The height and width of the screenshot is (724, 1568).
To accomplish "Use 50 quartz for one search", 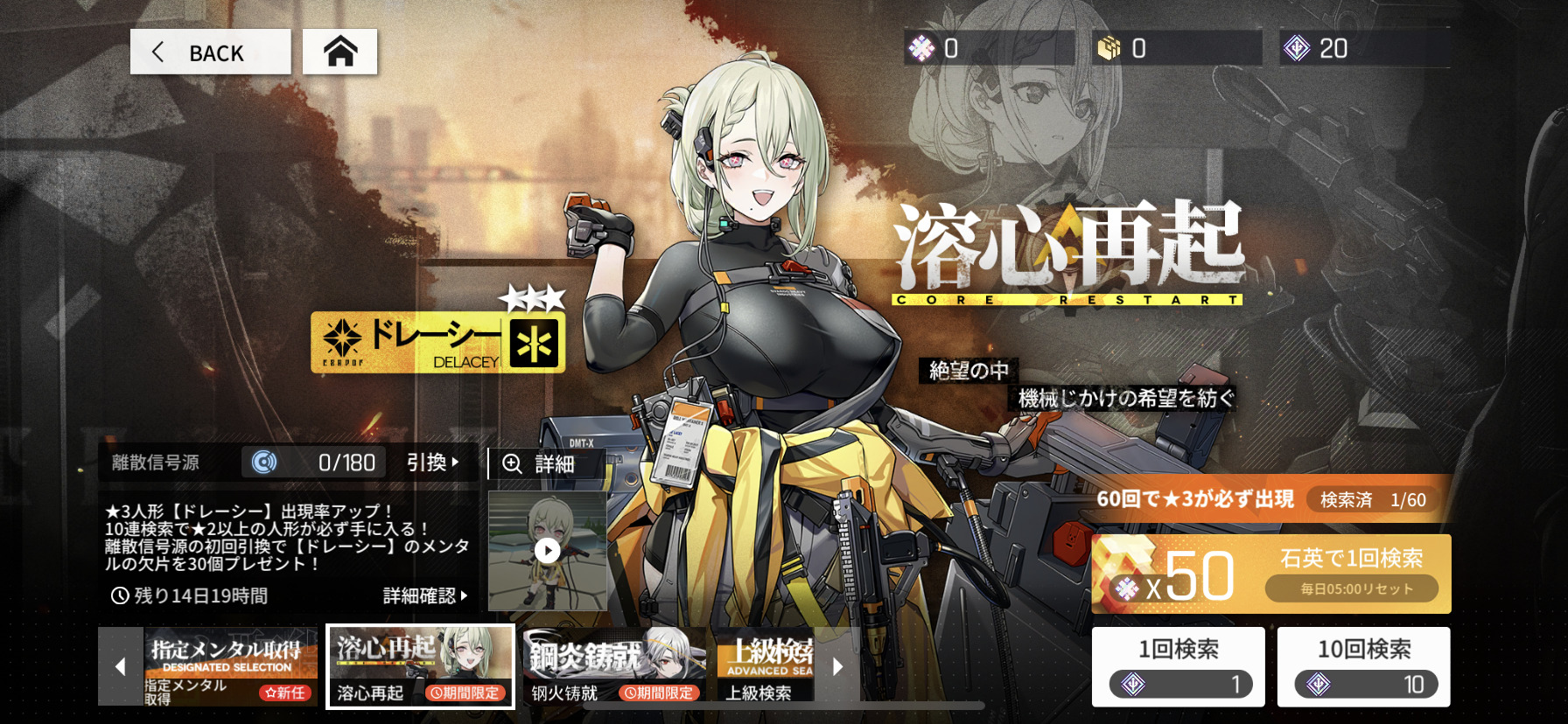I will point(1270,574).
